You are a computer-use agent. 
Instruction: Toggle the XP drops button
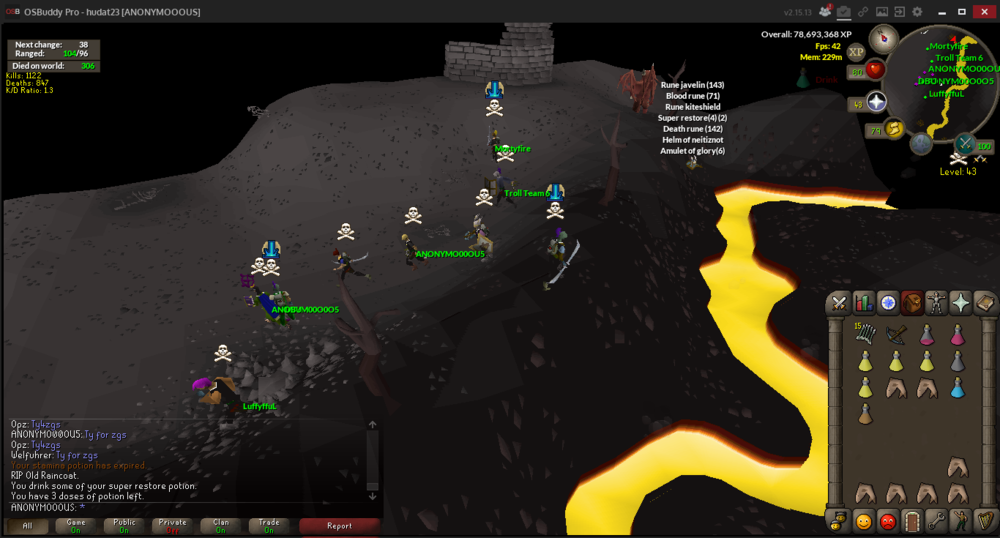coord(856,52)
